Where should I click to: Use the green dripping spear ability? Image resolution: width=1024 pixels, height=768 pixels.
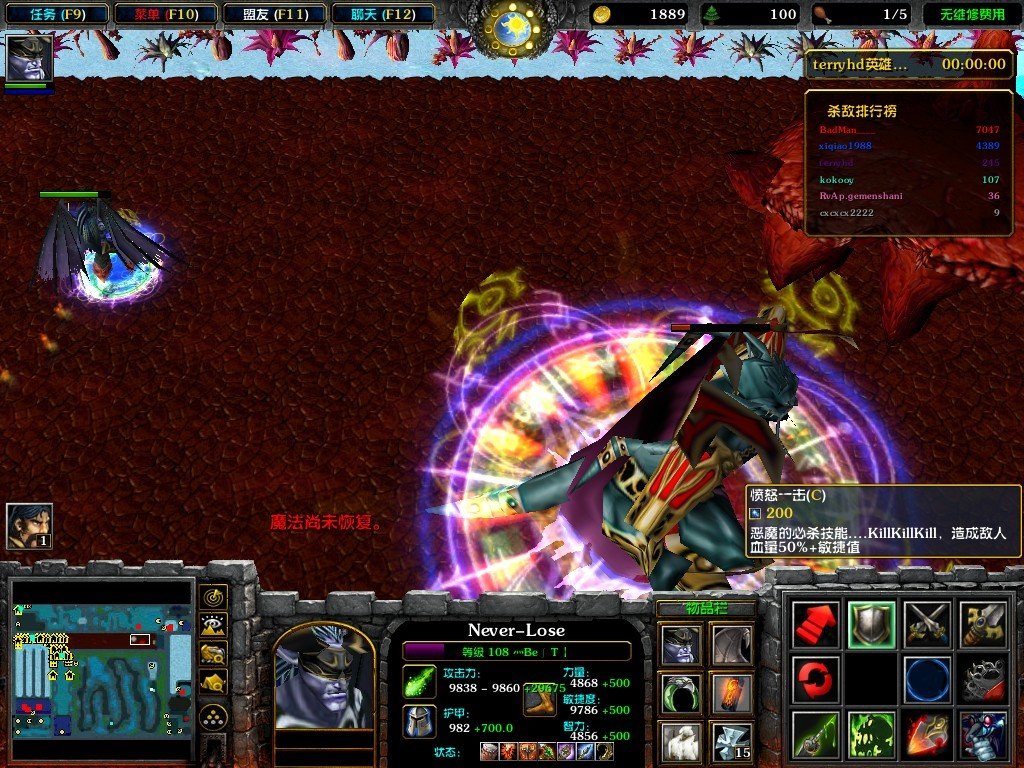[x=815, y=734]
